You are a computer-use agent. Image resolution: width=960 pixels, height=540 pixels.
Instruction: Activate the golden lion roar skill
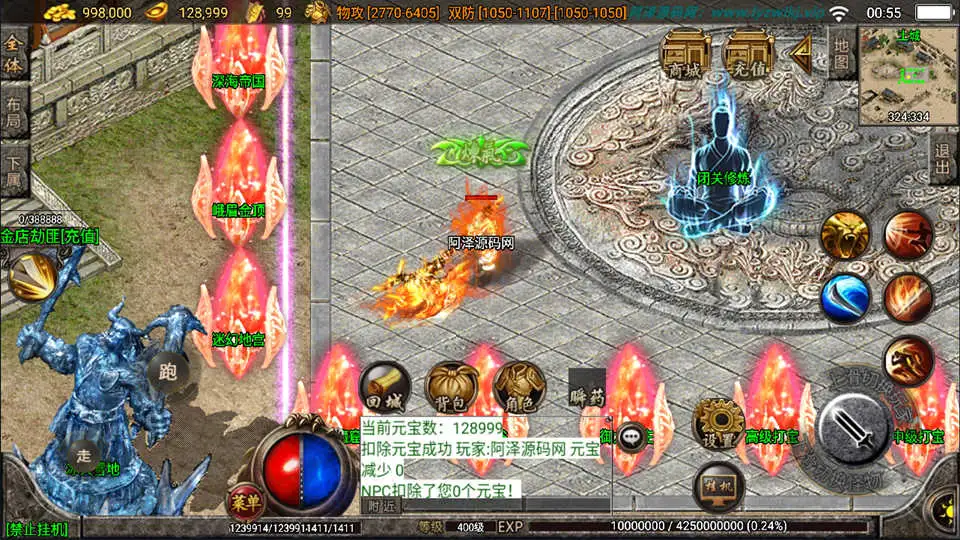pos(845,236)
